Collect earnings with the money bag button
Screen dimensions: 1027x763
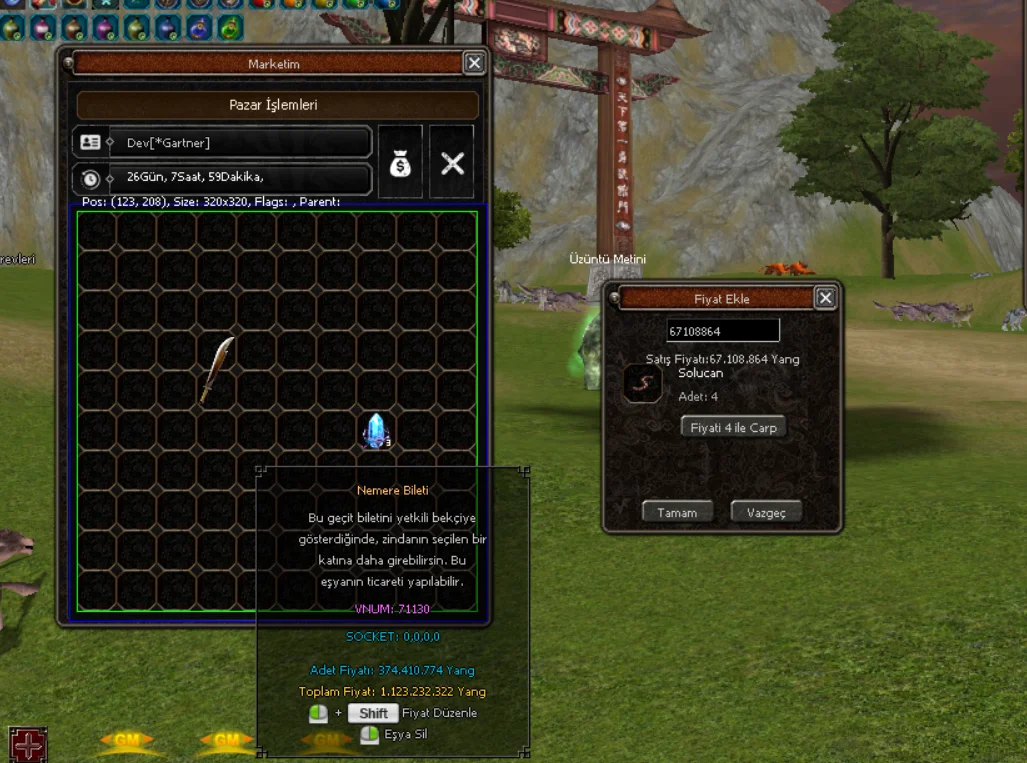tap(400, 162)
